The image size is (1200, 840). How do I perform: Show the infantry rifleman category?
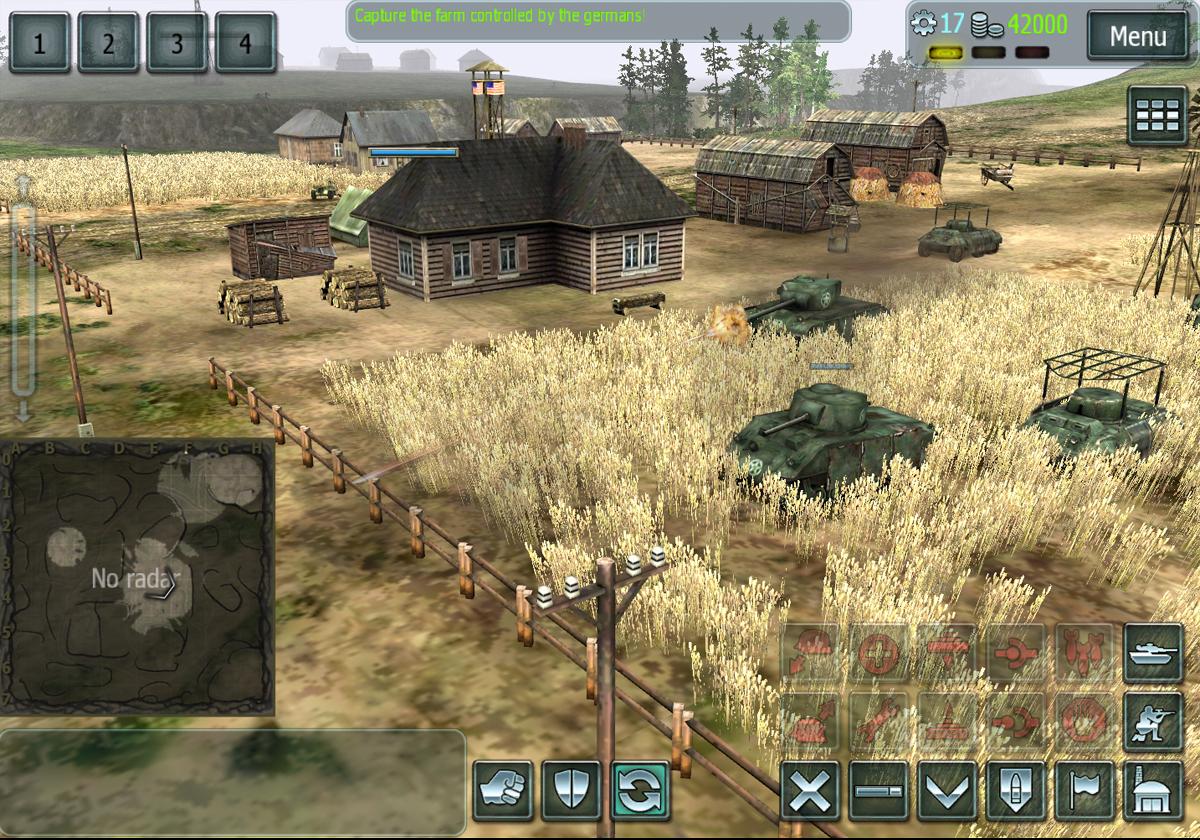coord(1154,722)
